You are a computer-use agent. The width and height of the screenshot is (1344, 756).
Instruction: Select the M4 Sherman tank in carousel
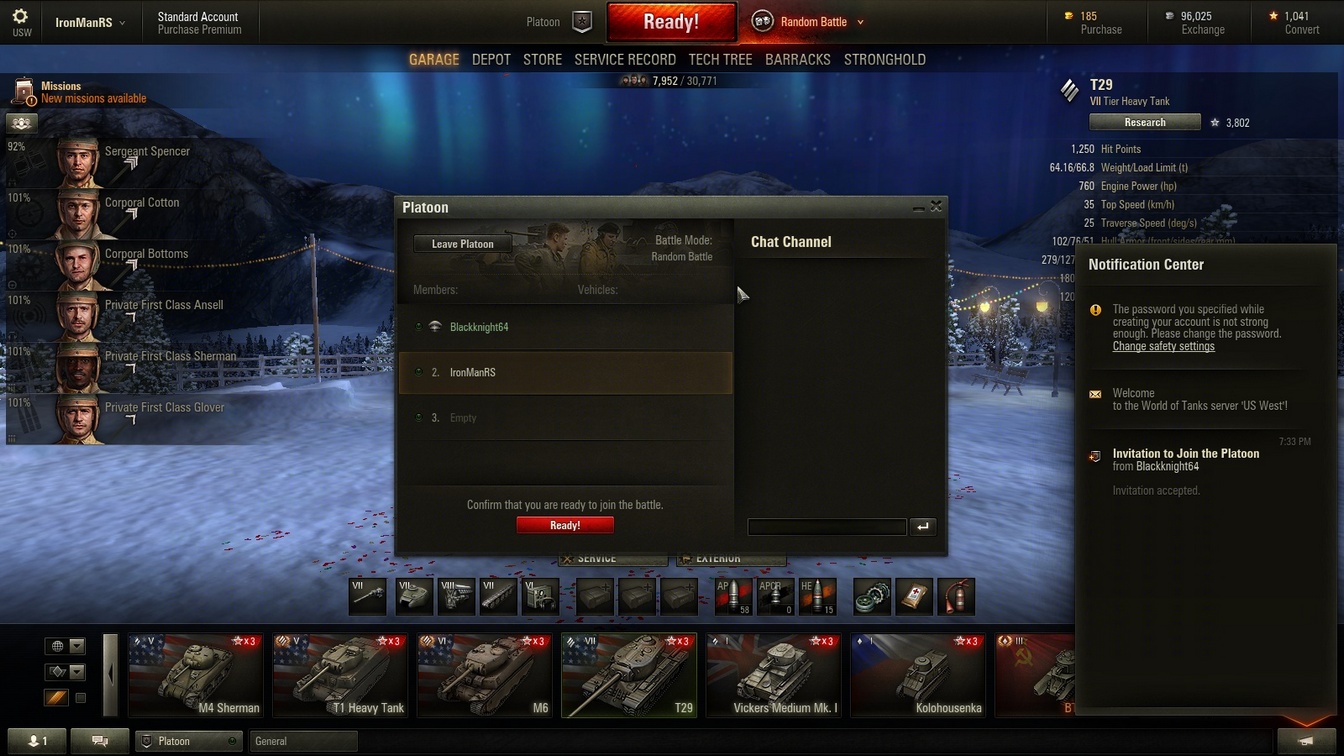click(196, 676)
